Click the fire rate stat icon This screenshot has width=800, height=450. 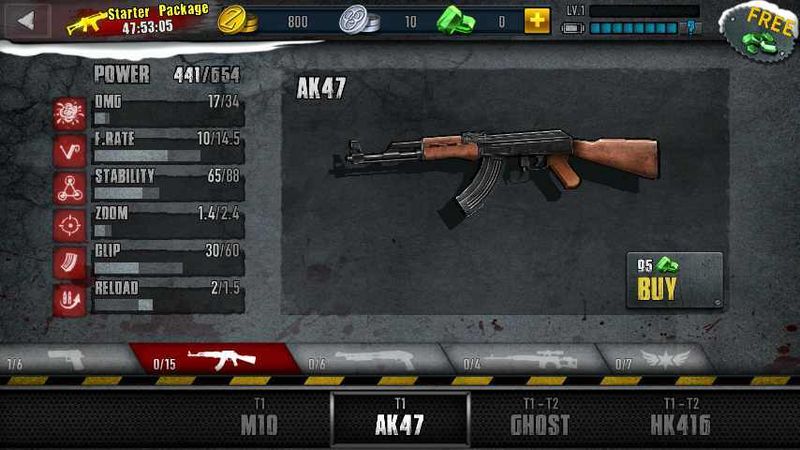coord(69,151)
